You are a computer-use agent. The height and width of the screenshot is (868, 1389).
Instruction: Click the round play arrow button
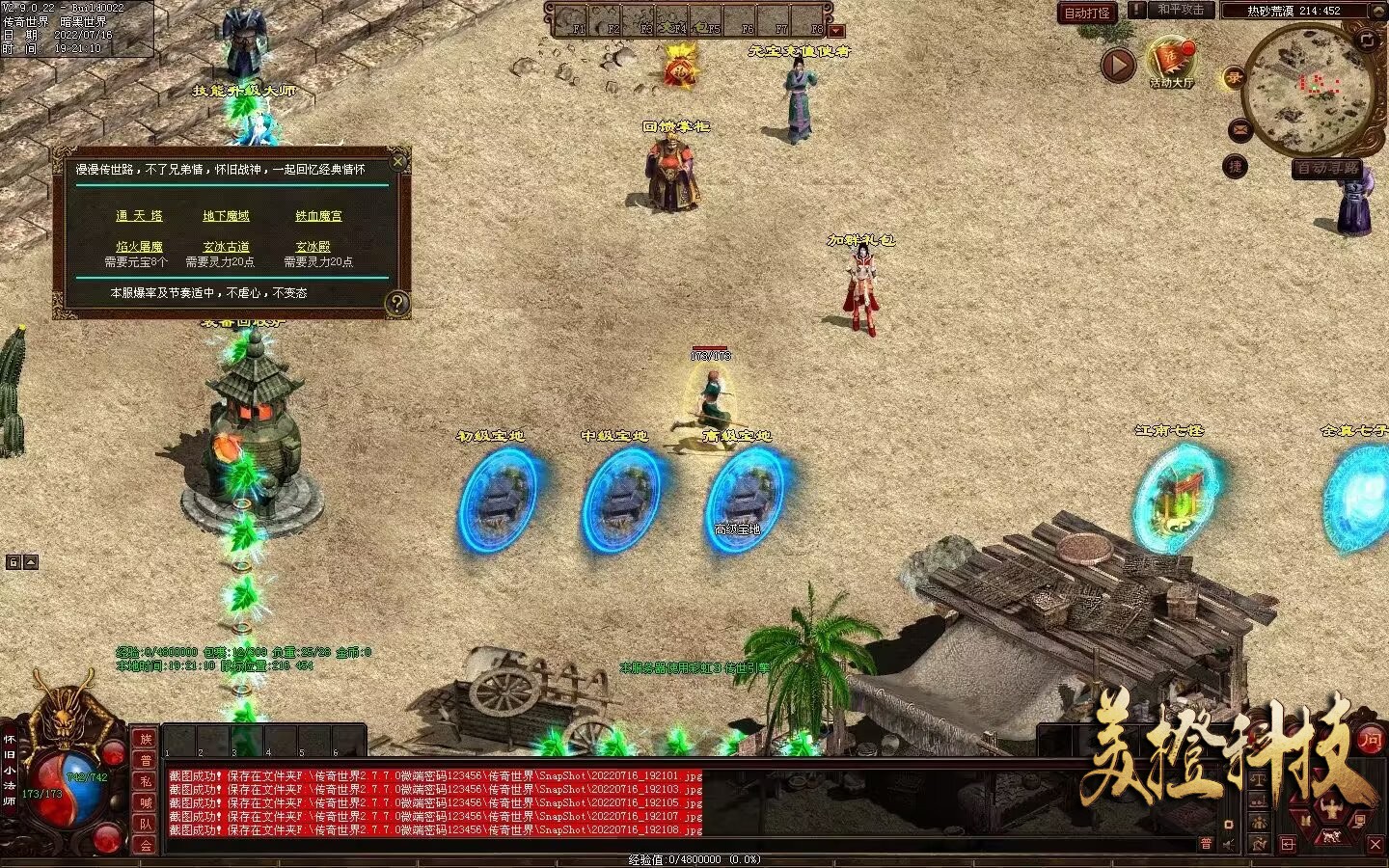(1118, 65)
